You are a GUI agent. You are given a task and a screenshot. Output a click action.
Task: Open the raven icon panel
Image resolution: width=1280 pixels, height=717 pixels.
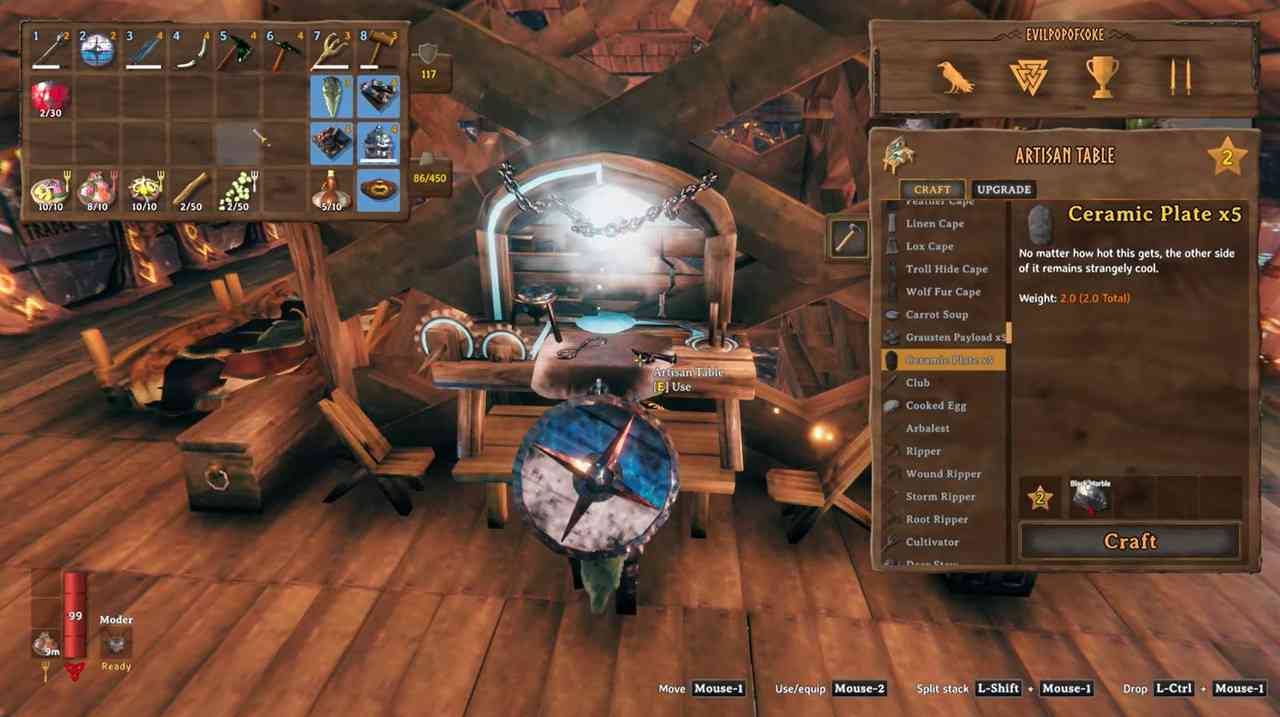click(955, 77)
